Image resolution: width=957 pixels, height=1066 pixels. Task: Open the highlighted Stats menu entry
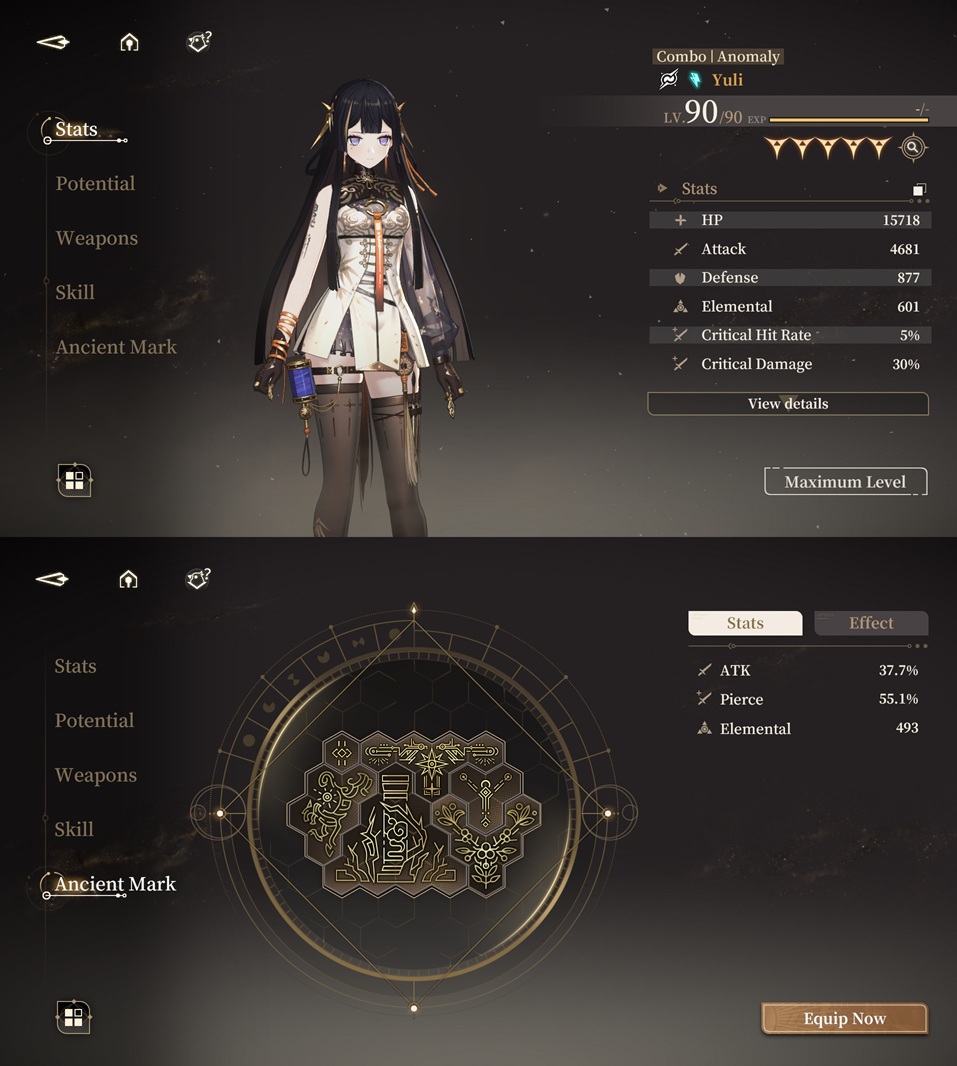77,130
